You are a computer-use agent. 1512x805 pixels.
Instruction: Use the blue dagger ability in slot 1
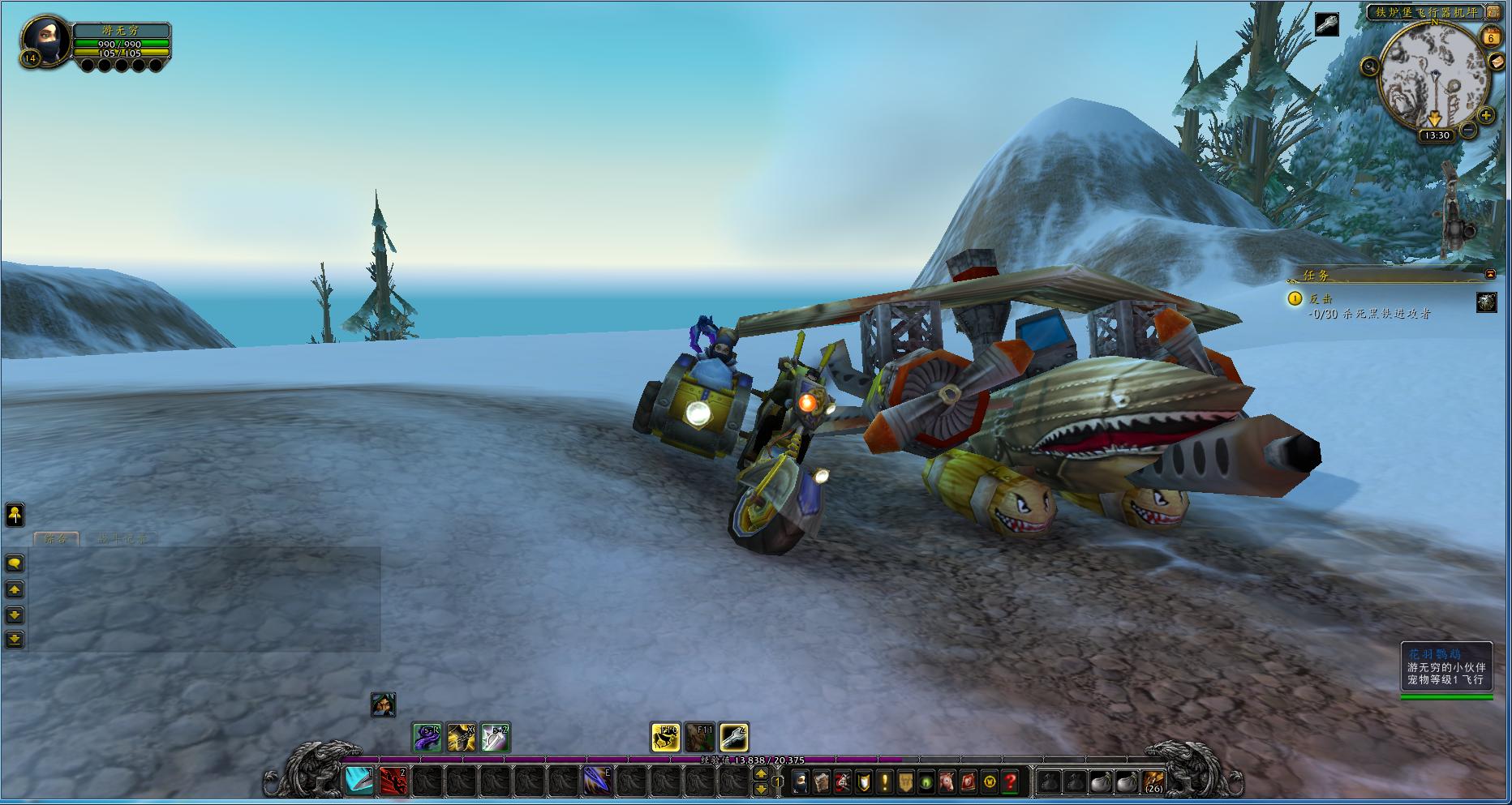[x=359, y=781]
